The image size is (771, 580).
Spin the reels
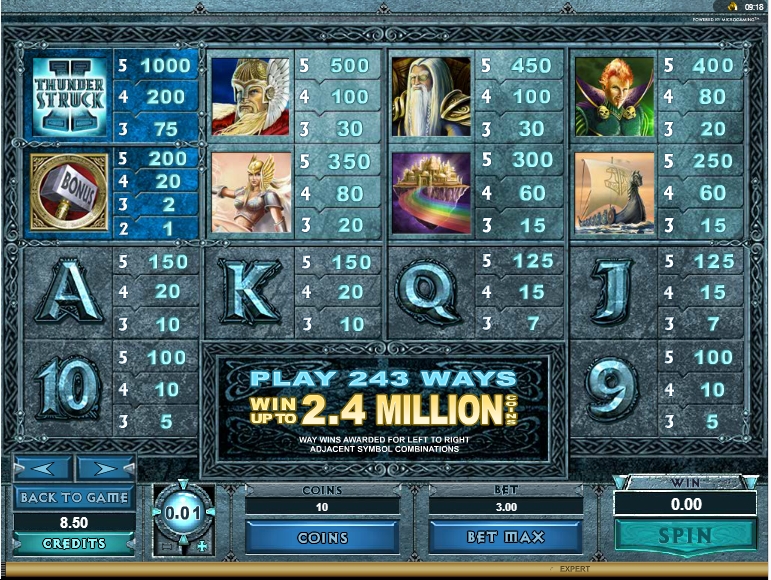tap(685, 535)
